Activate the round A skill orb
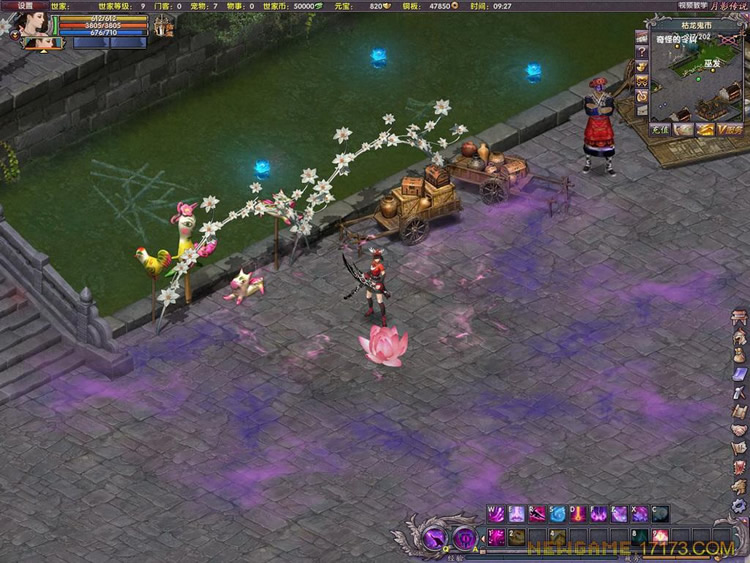The height and width of the screenshot is (563, 750). [x=465, y=539]
